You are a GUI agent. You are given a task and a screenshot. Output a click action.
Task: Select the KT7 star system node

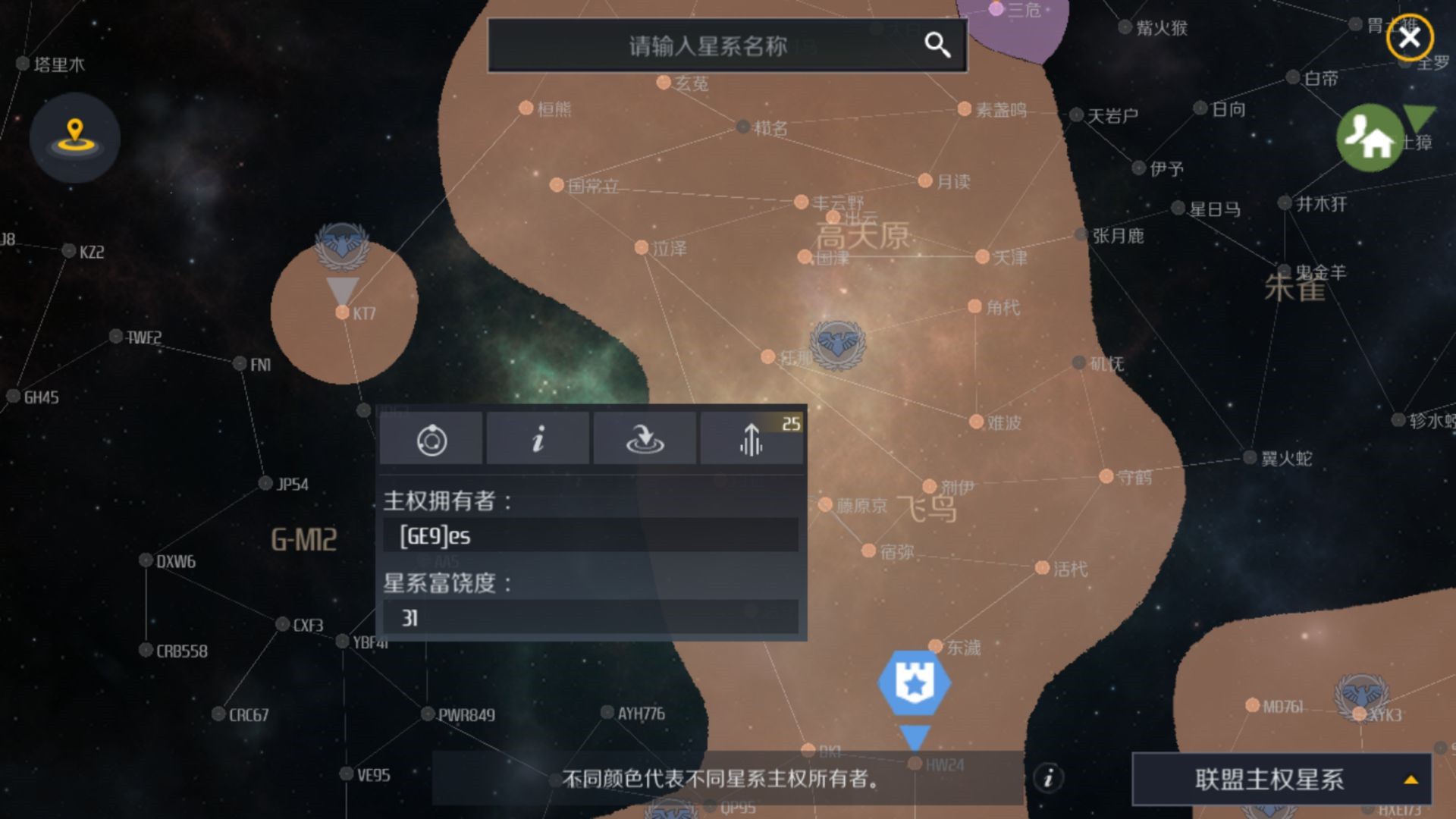pyautogui.click(x=343, y=312)
